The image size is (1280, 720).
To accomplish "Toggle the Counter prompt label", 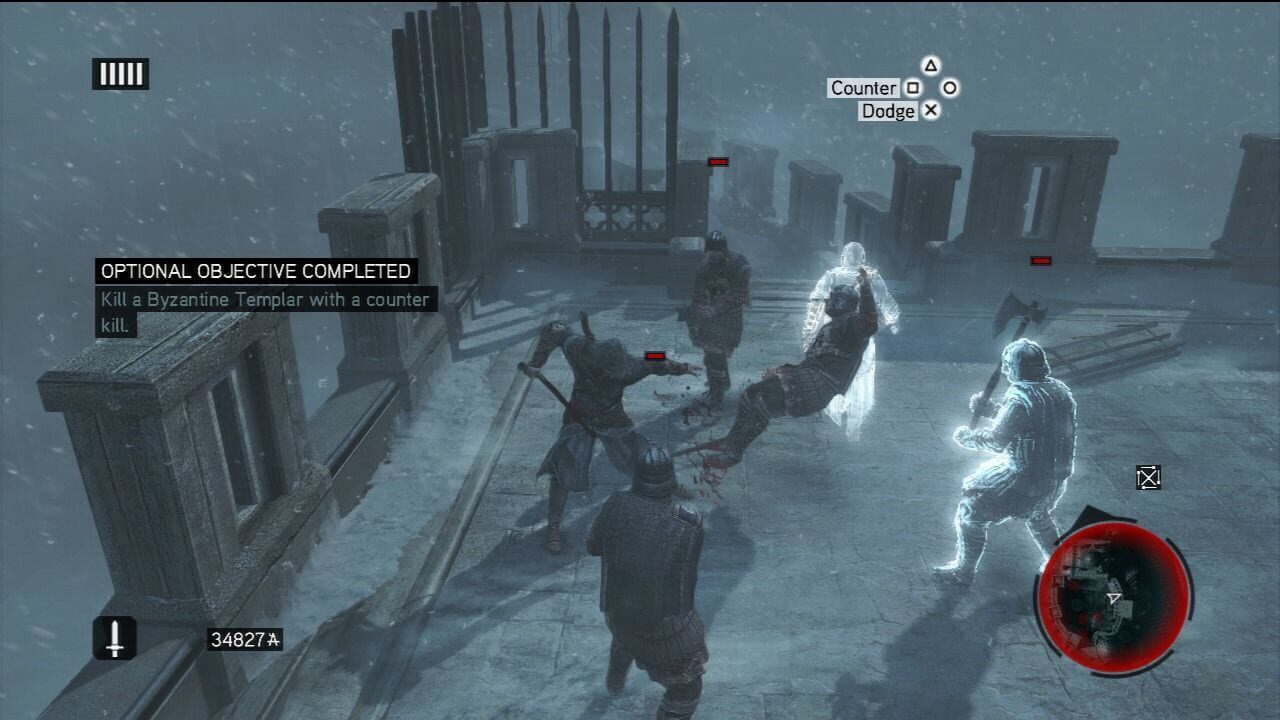I will [x=861, y=88].
